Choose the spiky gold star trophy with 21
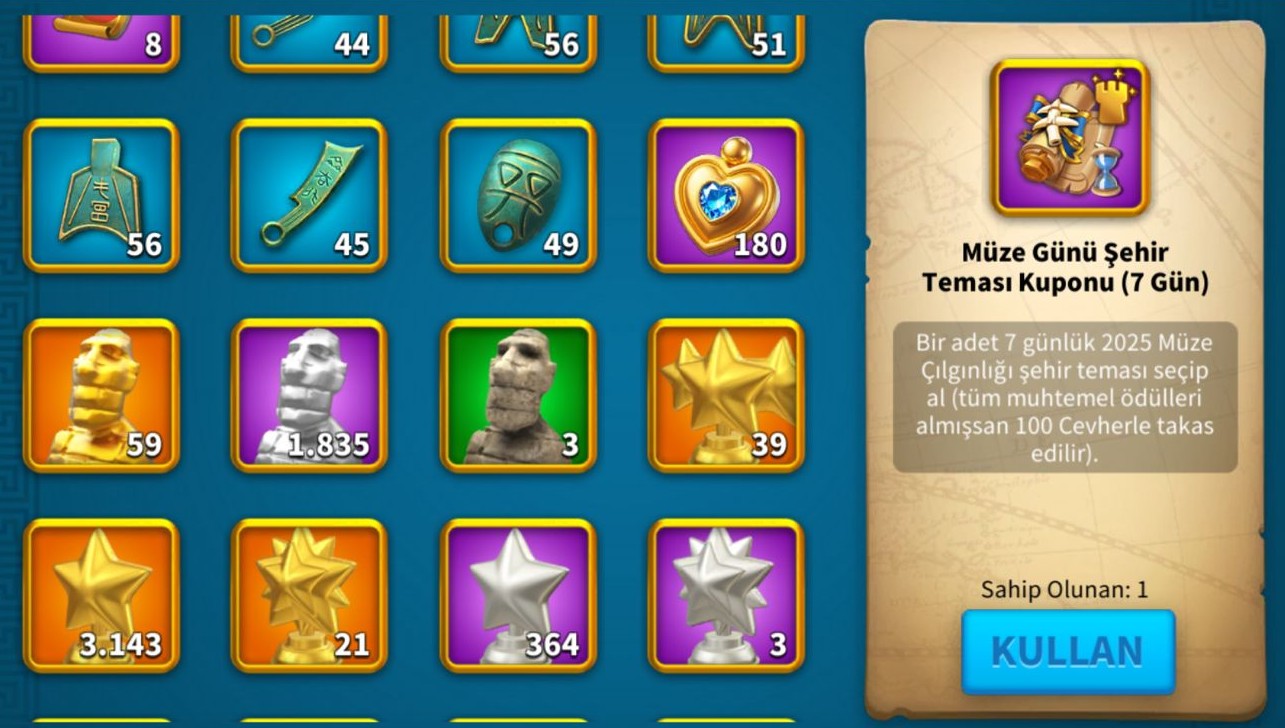 click(x=309, y=595)
